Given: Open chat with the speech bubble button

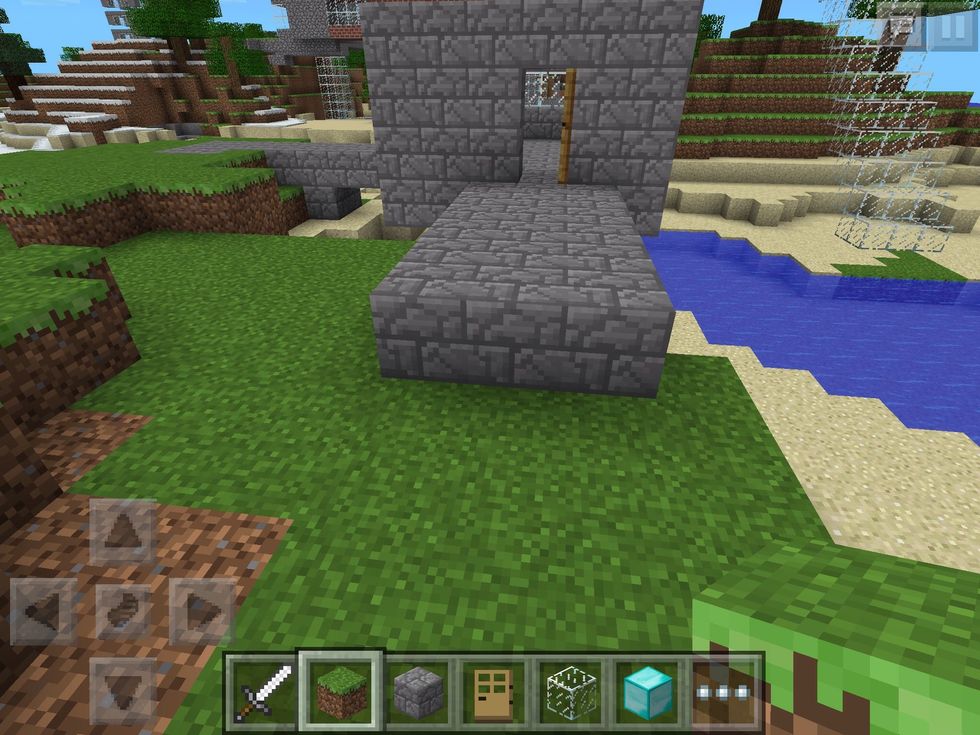Looking at the screenshot, I should [x=901, y=27].
